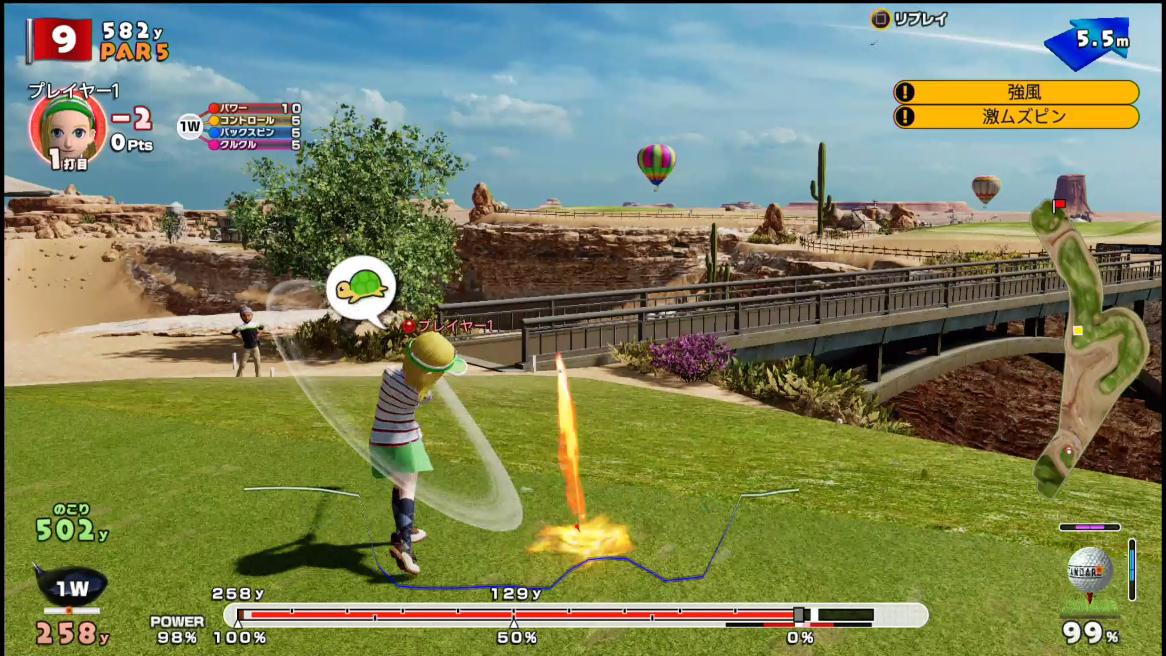Select the 1W driver club icon
Screen dimensions: 1166x656
71,588
